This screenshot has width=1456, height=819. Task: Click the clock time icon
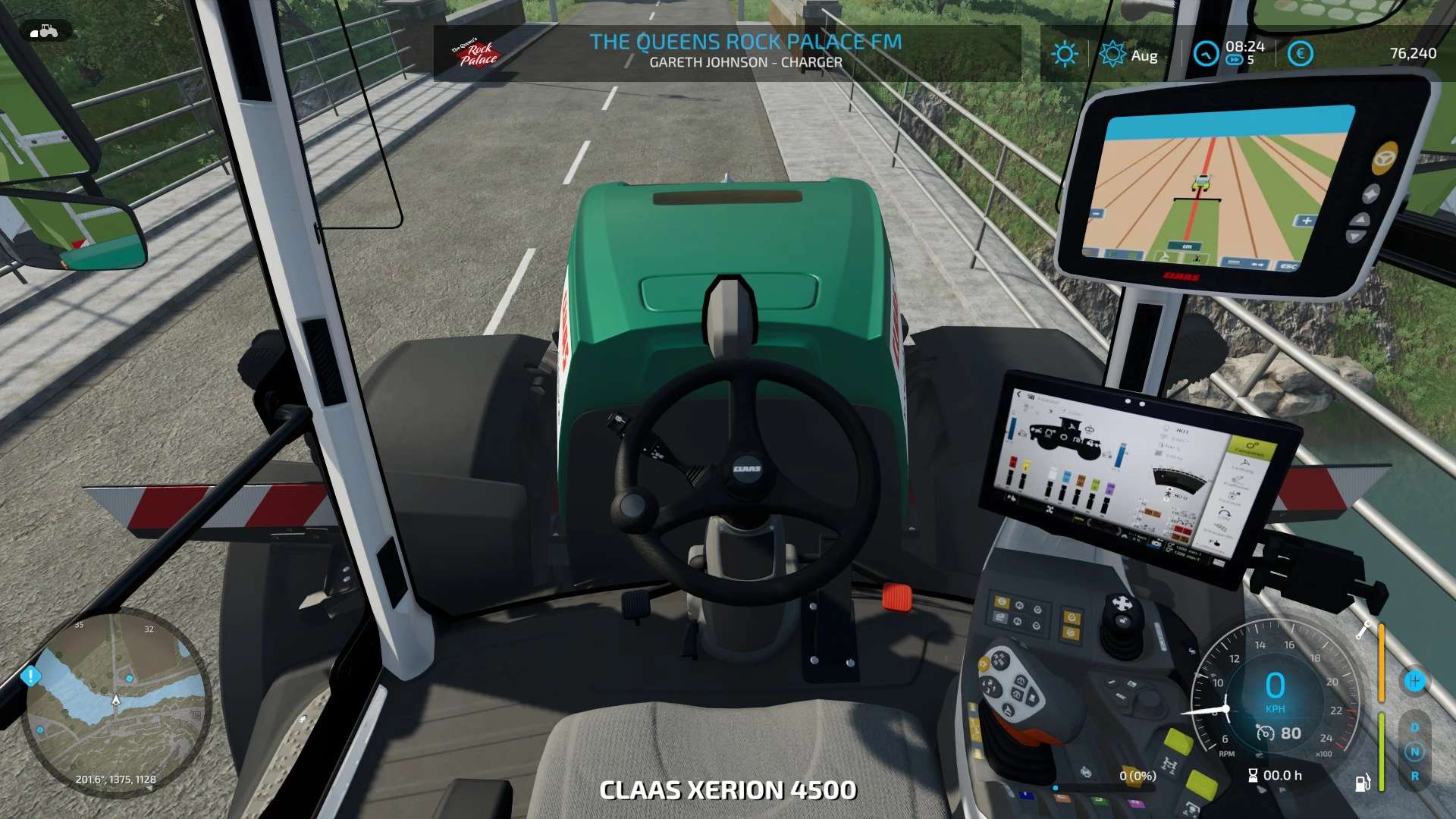point(1206,54)
